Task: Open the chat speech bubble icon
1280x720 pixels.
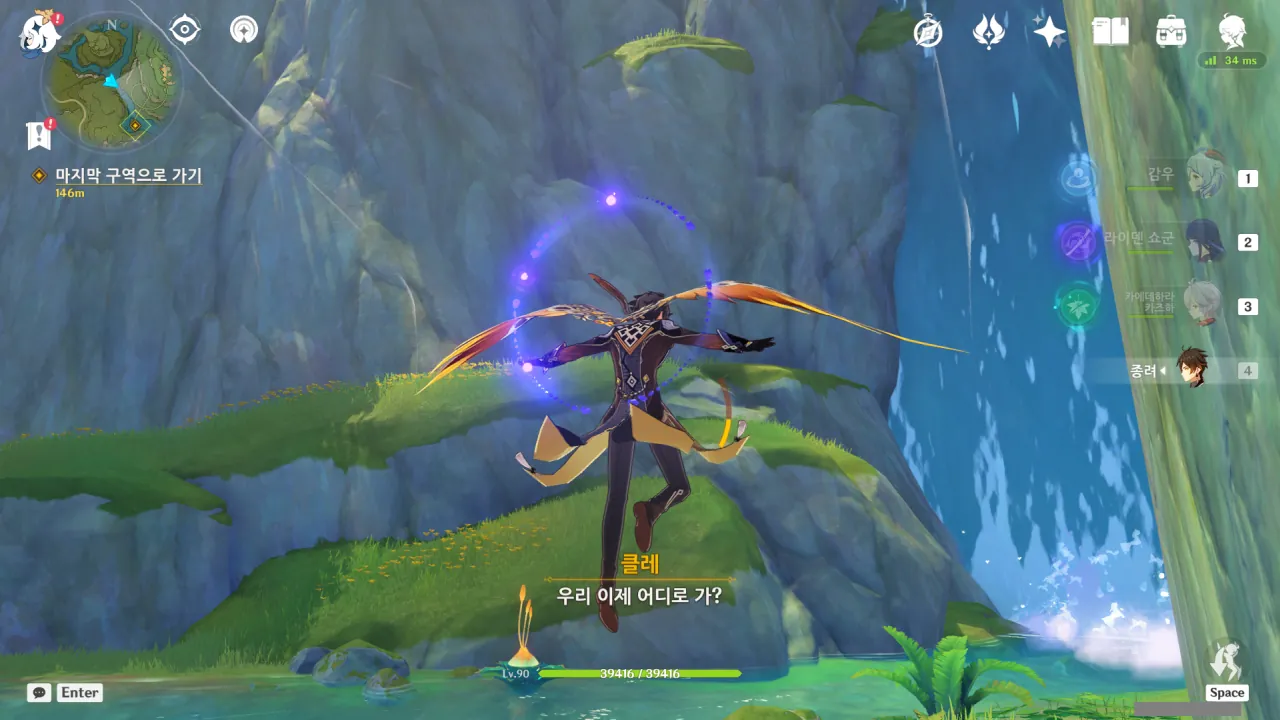Action: click(39, 692)
